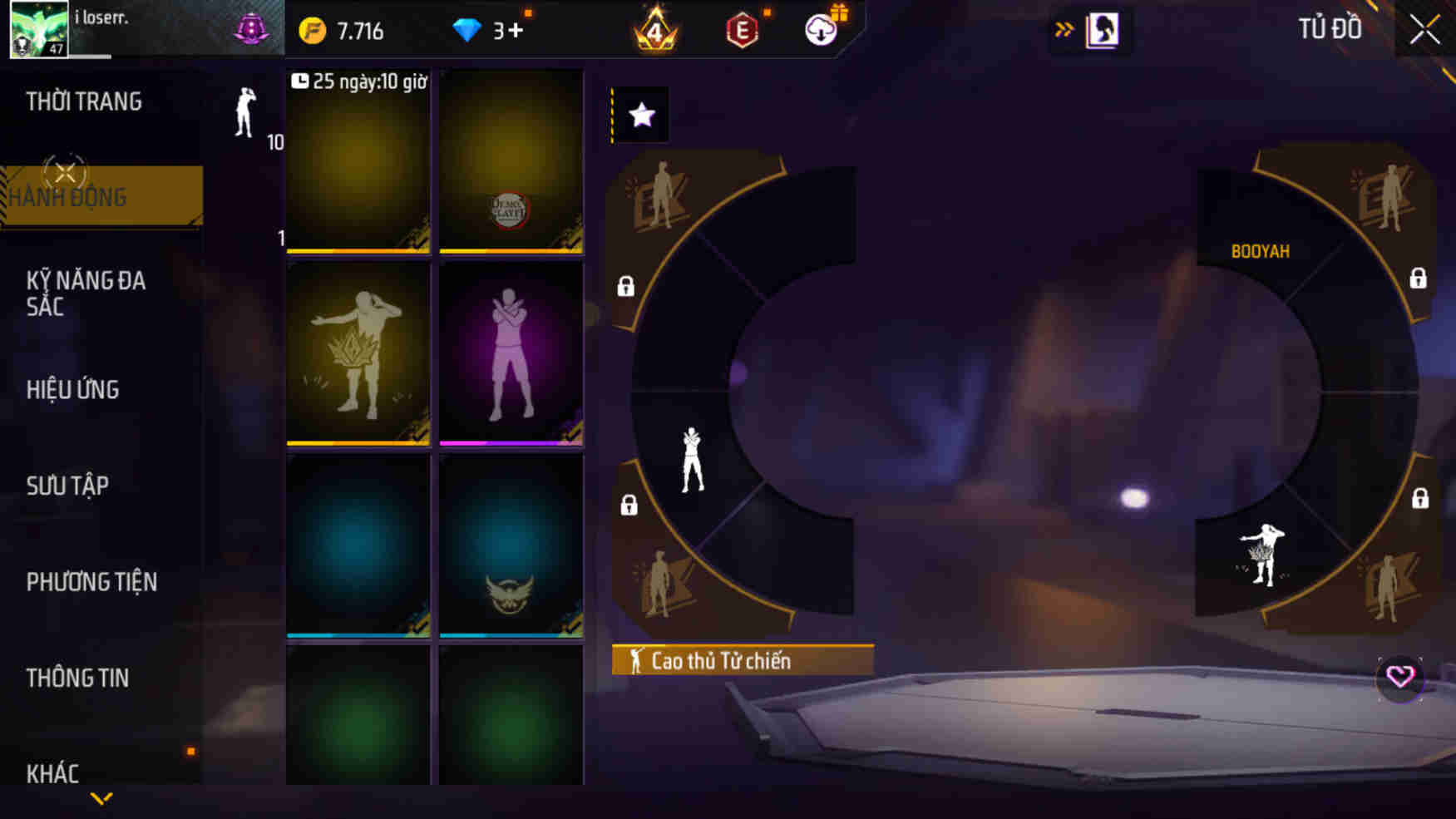Click the double-arrow collapse icon near TỦ ĐỒ

point(1065,27)
